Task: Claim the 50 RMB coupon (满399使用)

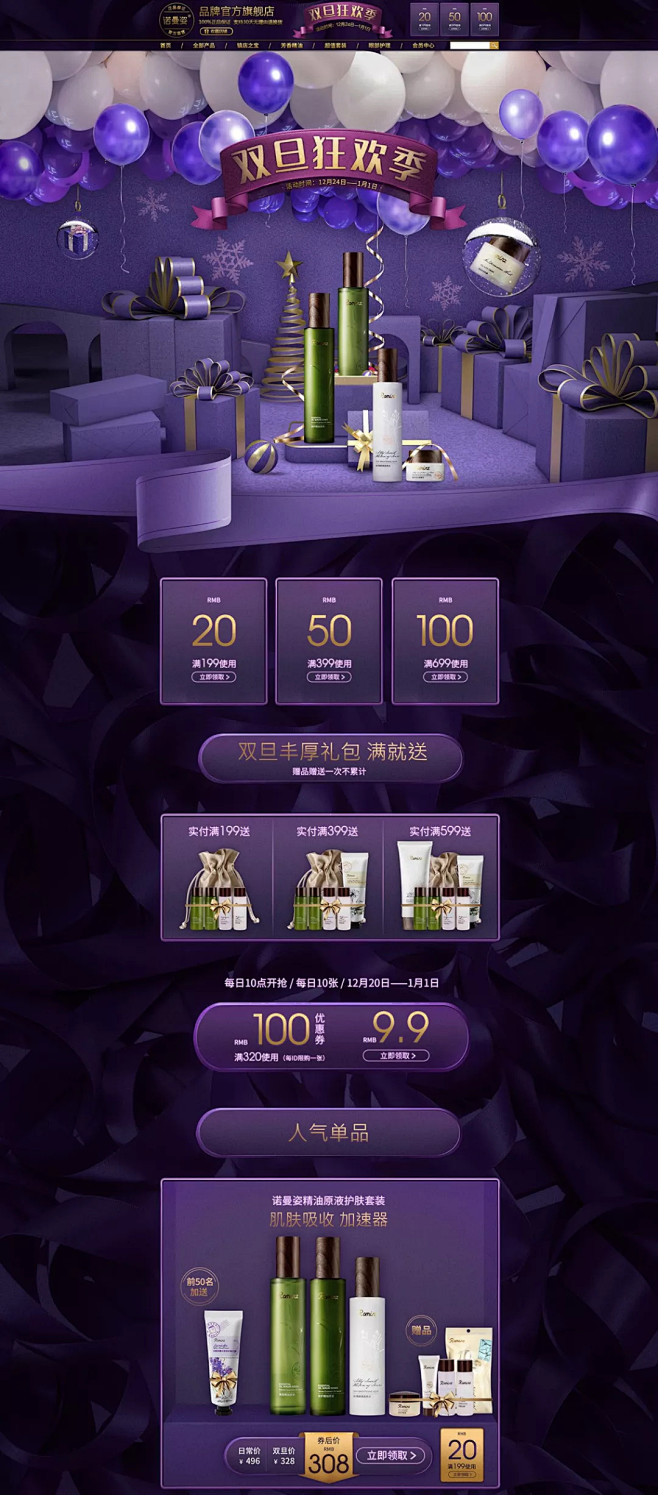Action: [329, 677]
